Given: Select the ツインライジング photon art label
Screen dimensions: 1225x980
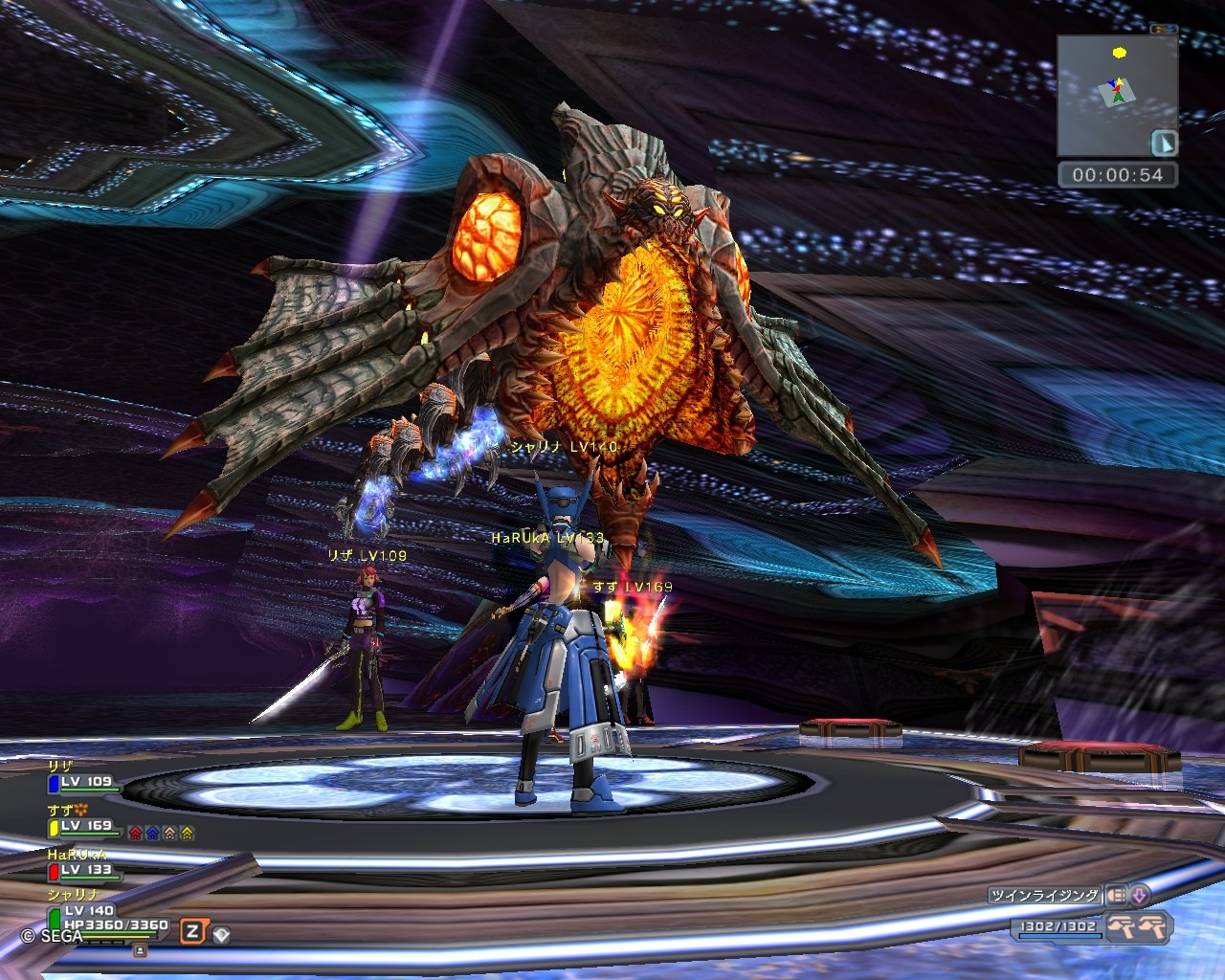Looking at the screenshot, I should click(1045, 896).
